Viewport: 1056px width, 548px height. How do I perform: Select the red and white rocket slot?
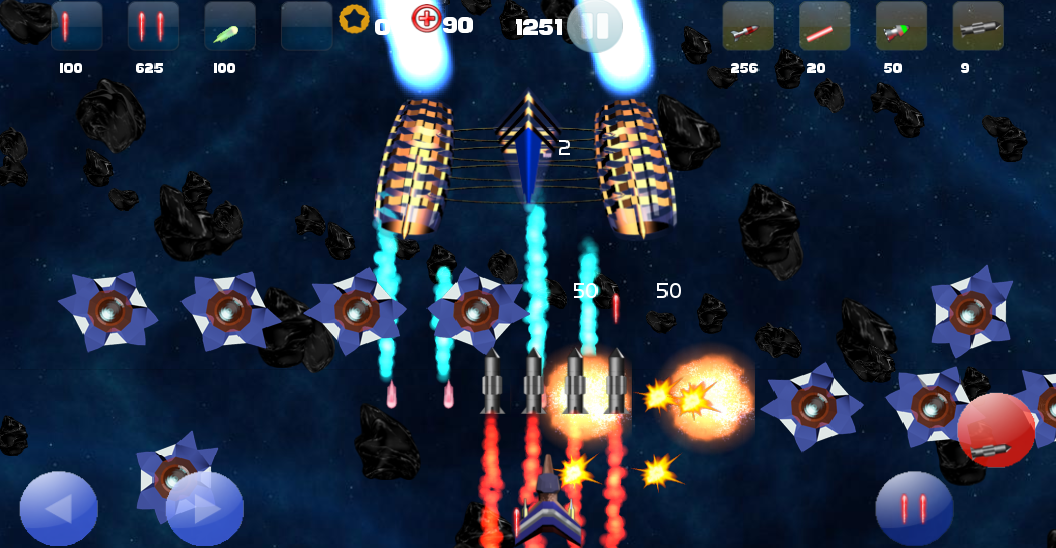[x=748, y=27]
